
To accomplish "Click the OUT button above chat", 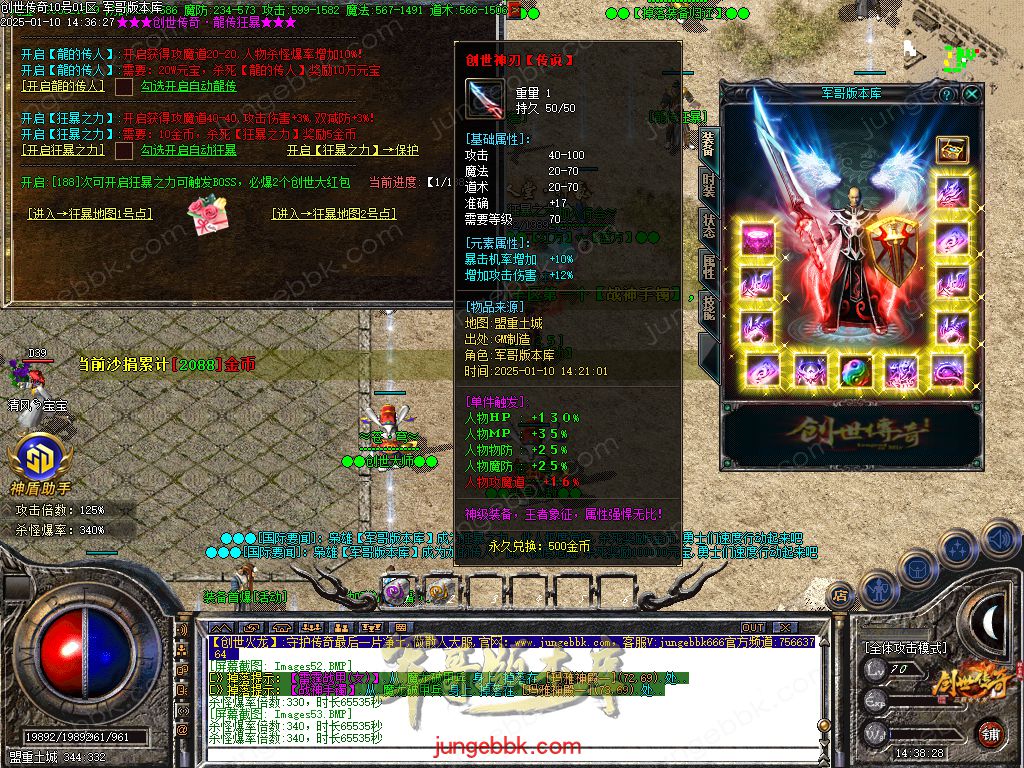I will coord(752,628).
